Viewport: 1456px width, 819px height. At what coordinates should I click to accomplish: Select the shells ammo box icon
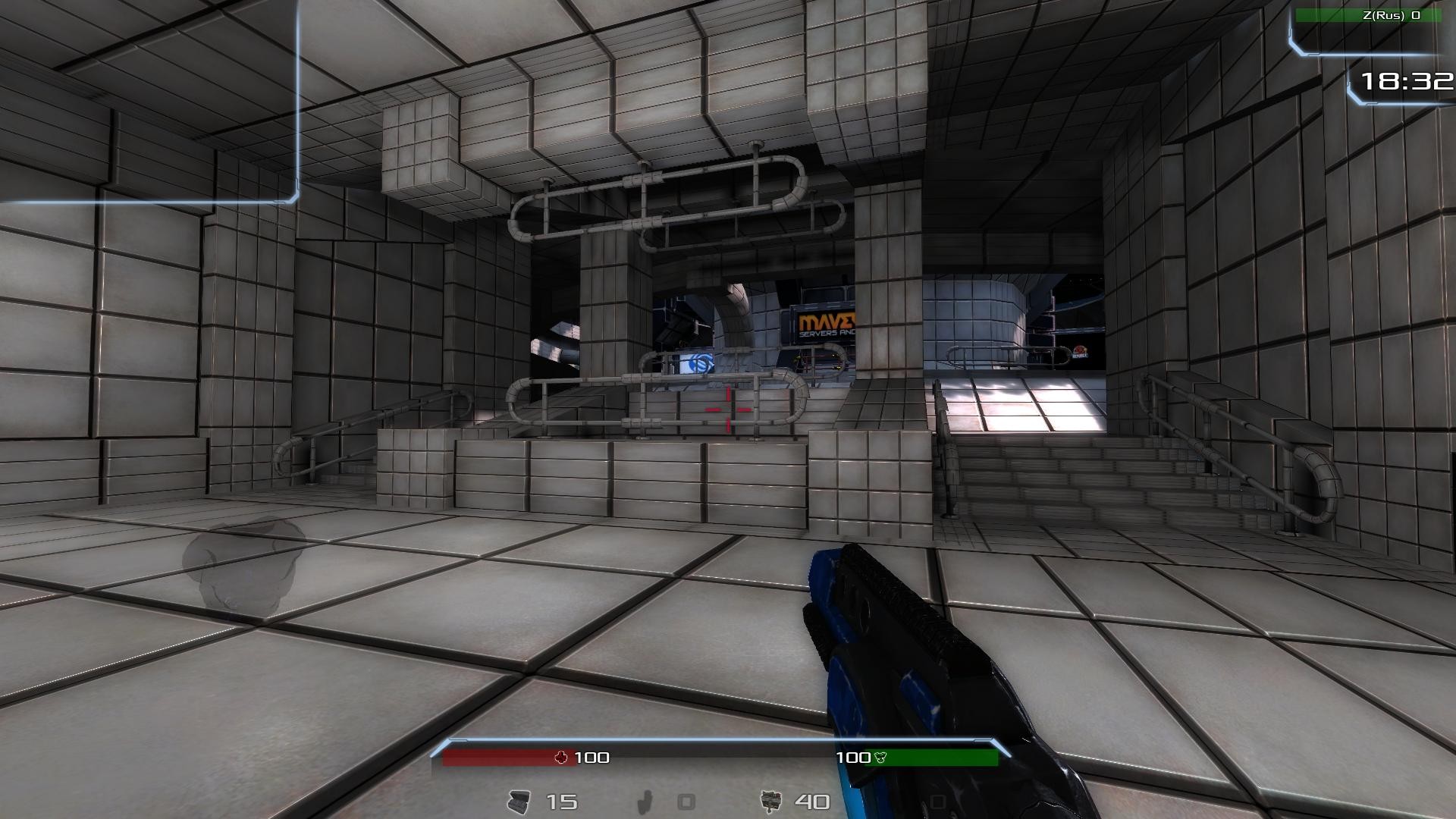[519, 802]
